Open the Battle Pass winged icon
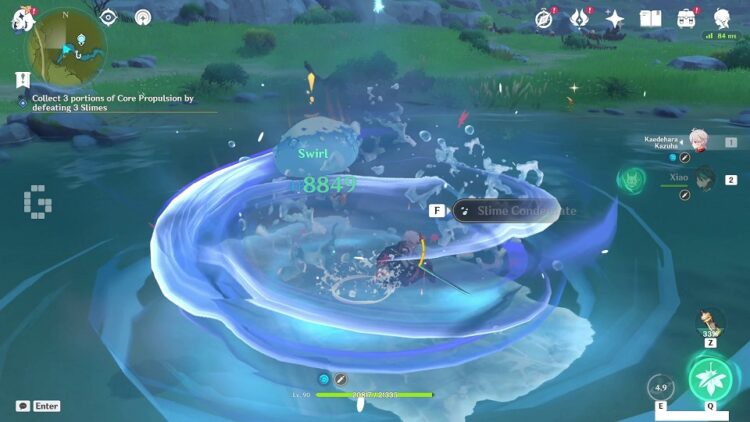 579,19
